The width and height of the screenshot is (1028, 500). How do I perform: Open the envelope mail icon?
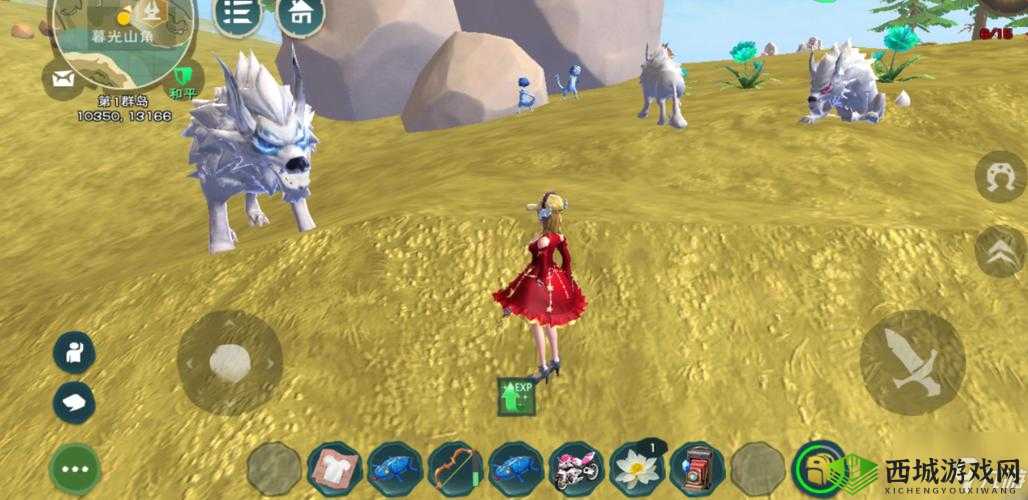point(65,79)
